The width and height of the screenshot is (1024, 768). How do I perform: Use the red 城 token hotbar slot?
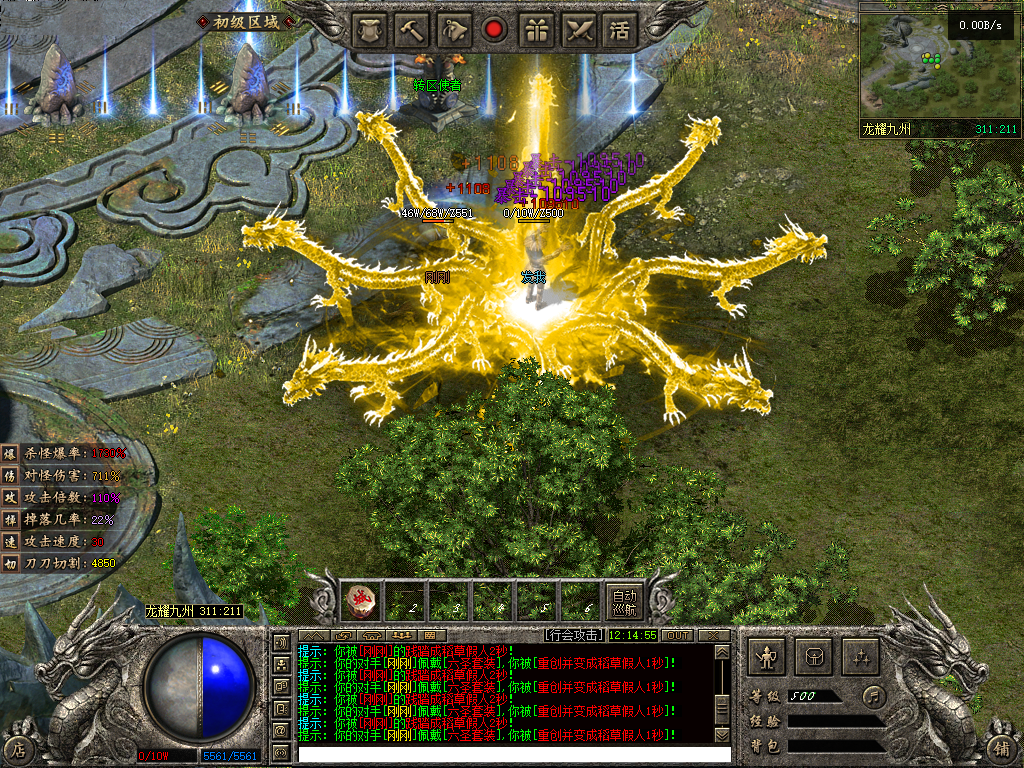point(359,601)
